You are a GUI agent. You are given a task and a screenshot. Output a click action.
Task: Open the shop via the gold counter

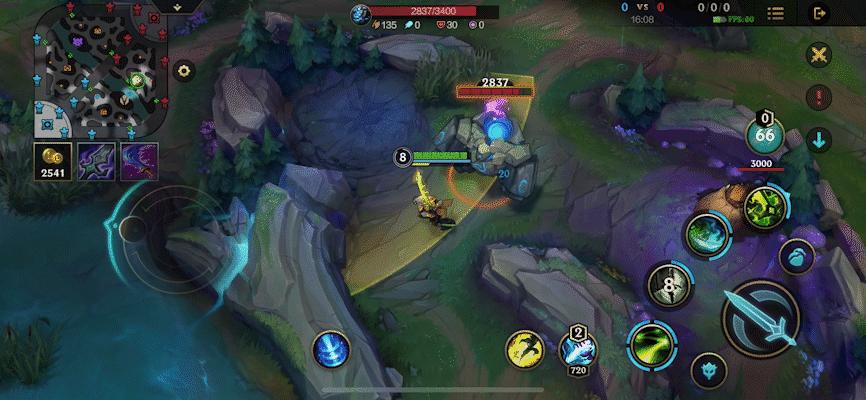click(x=50, y=161)
